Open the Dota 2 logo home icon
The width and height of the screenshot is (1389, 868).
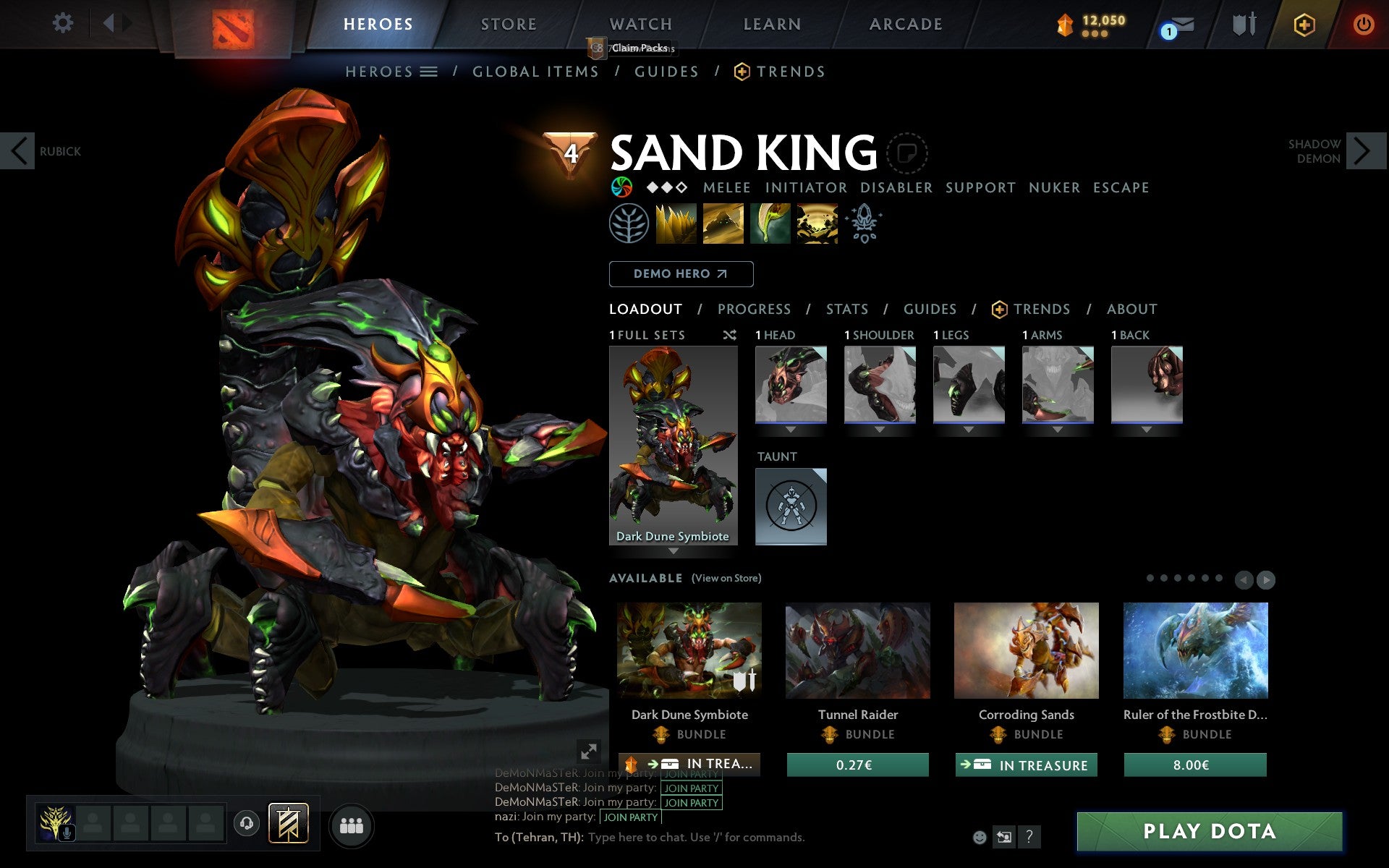233,24
